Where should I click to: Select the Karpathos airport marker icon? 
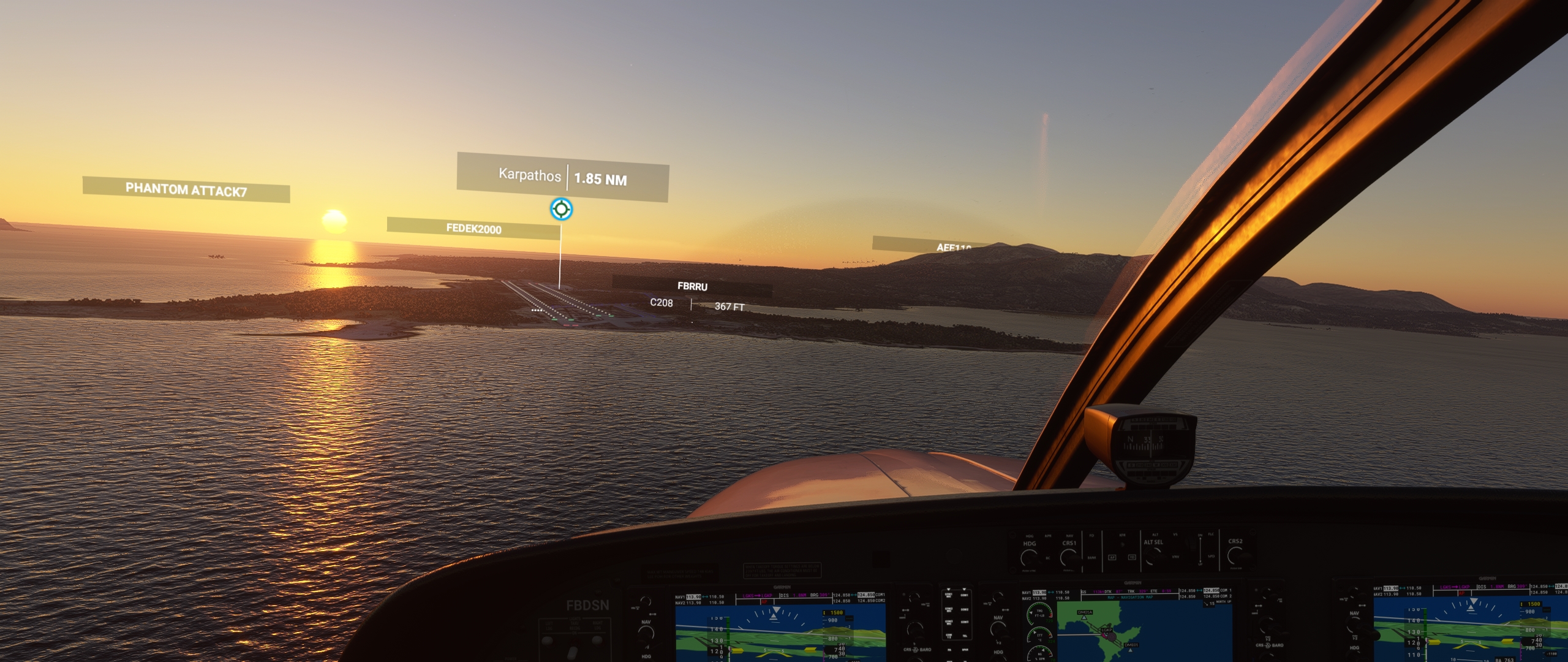click(561, 209)
